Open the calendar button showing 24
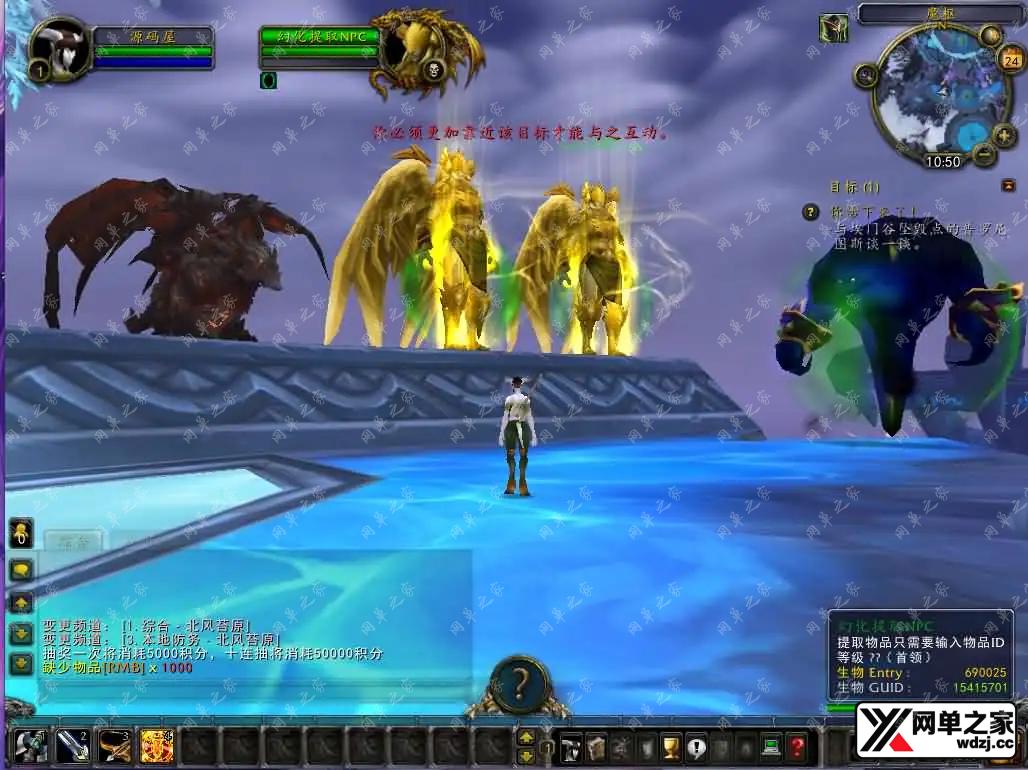 coord(1009,58)
